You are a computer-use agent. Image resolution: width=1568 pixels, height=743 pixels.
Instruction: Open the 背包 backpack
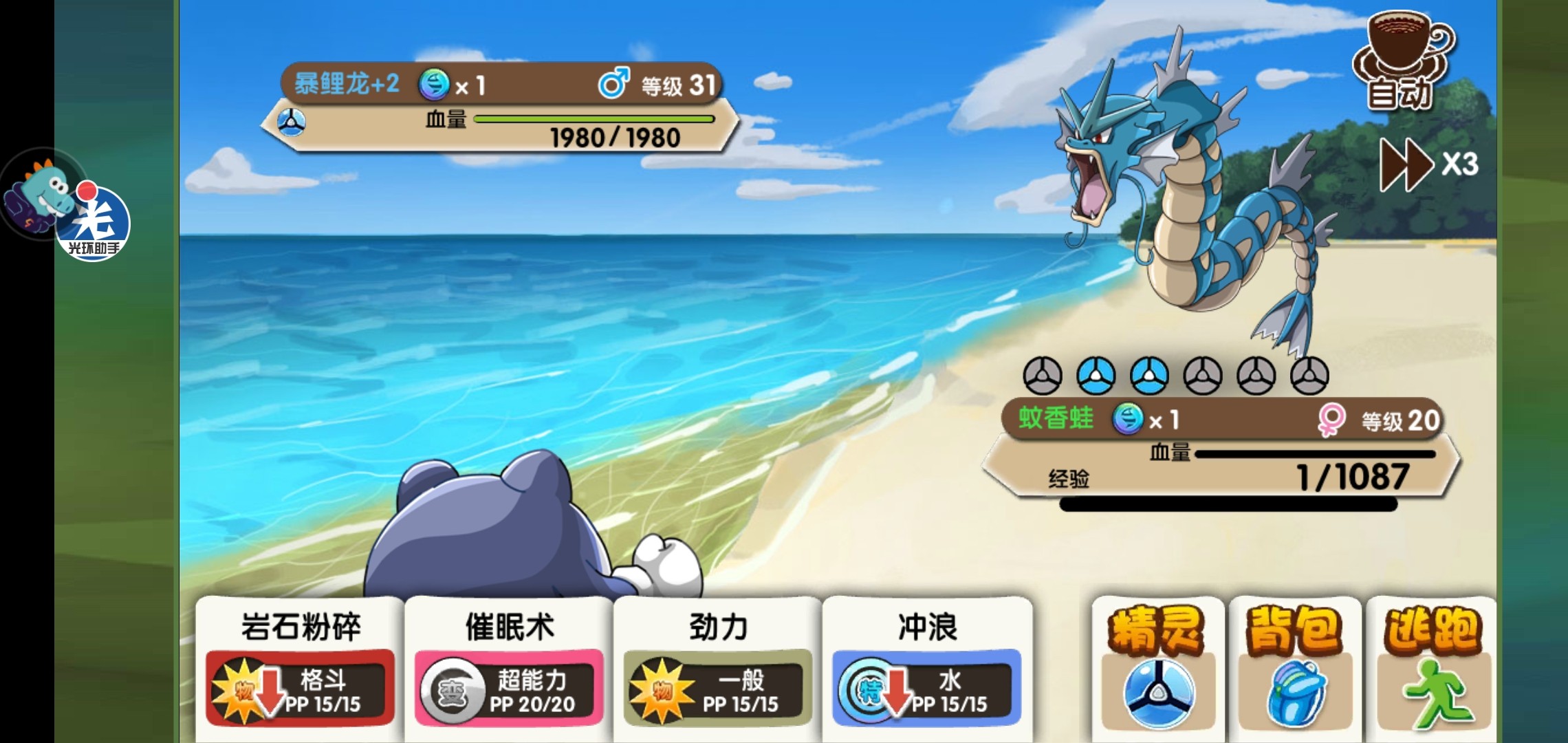pos(1294,667)
